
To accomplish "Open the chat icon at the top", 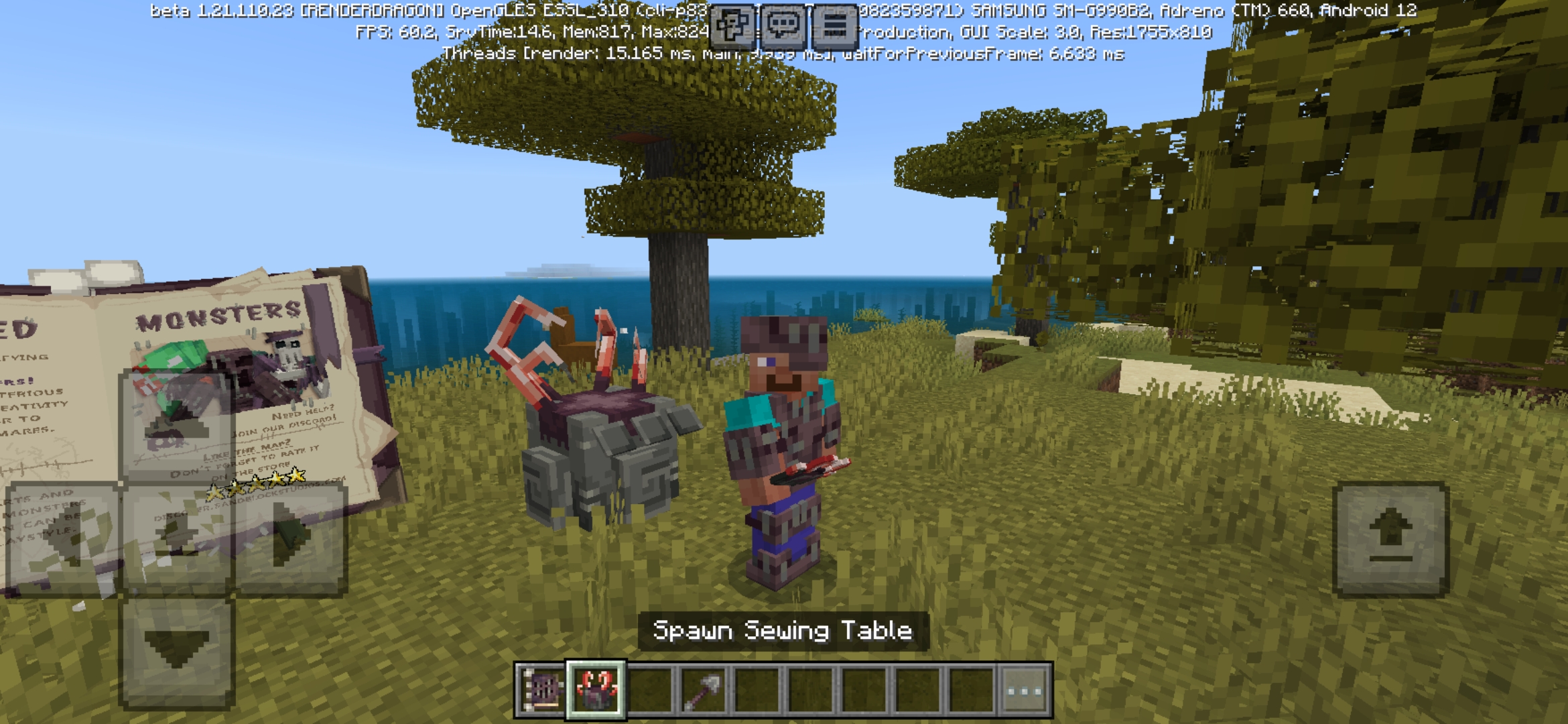I will (x=781, y=25).
